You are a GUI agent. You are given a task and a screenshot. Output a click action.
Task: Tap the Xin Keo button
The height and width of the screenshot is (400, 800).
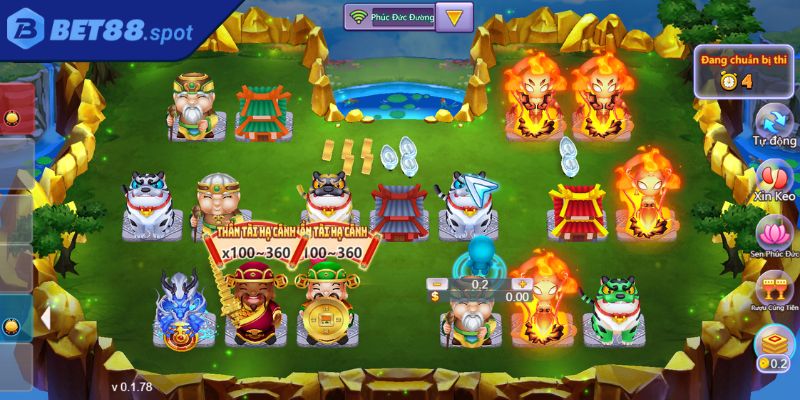pos(773,183)
